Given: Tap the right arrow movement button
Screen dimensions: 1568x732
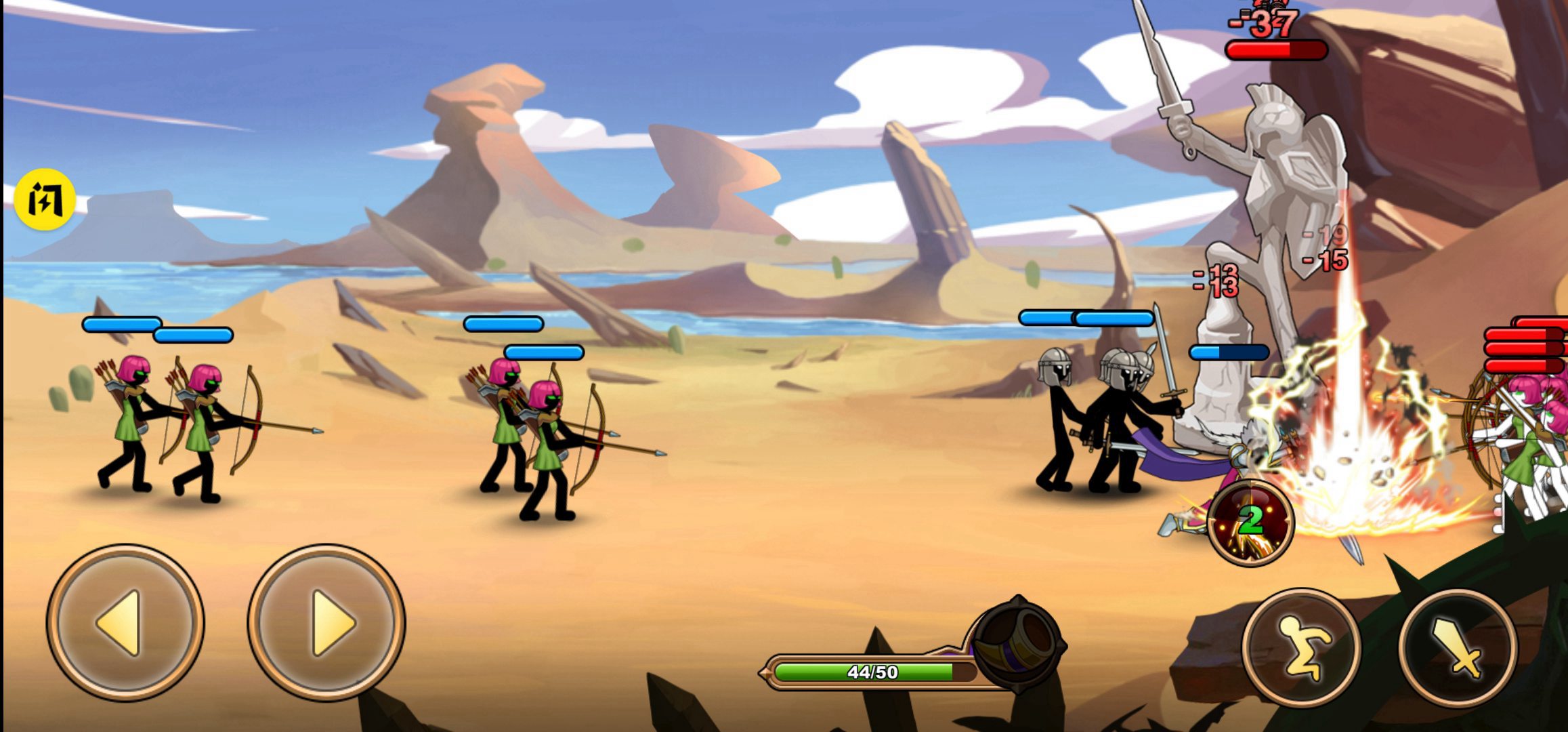Looking at the screenshot, I should point(326,622).
